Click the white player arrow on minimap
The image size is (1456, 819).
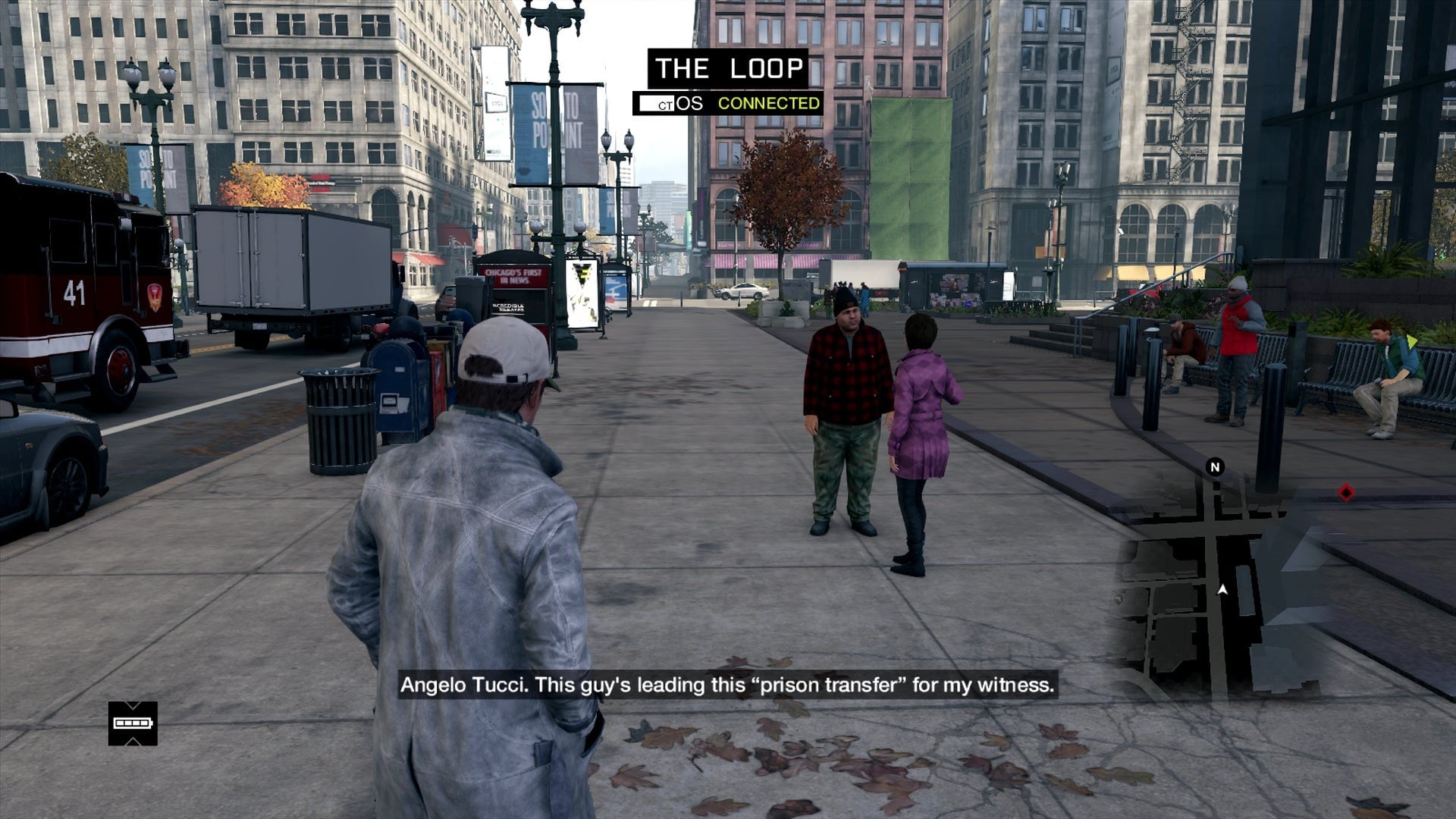pyautogui.click(x=1222, y=589)
